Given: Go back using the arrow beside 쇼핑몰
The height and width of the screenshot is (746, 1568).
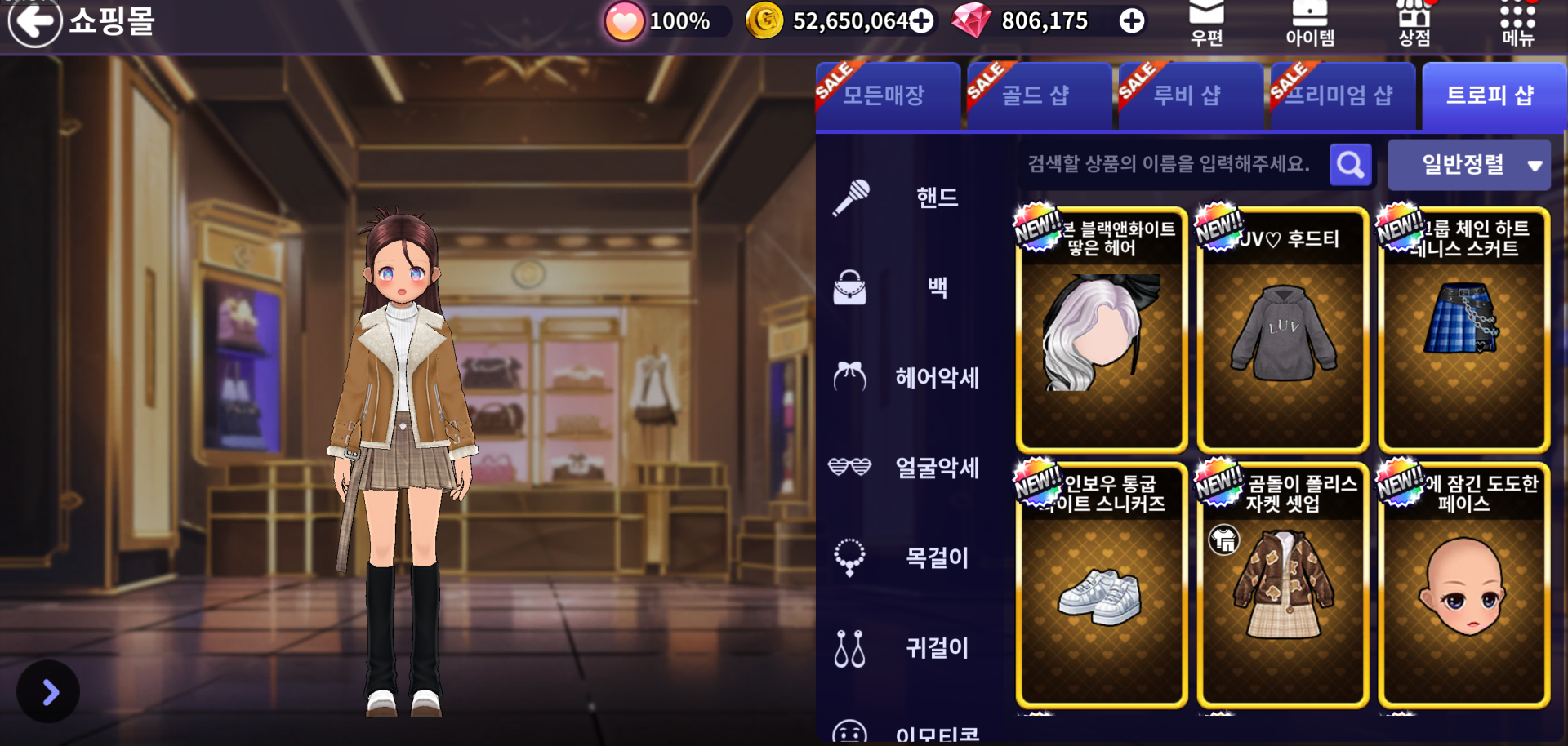Looking at the screenshot, I should [34, 22].
